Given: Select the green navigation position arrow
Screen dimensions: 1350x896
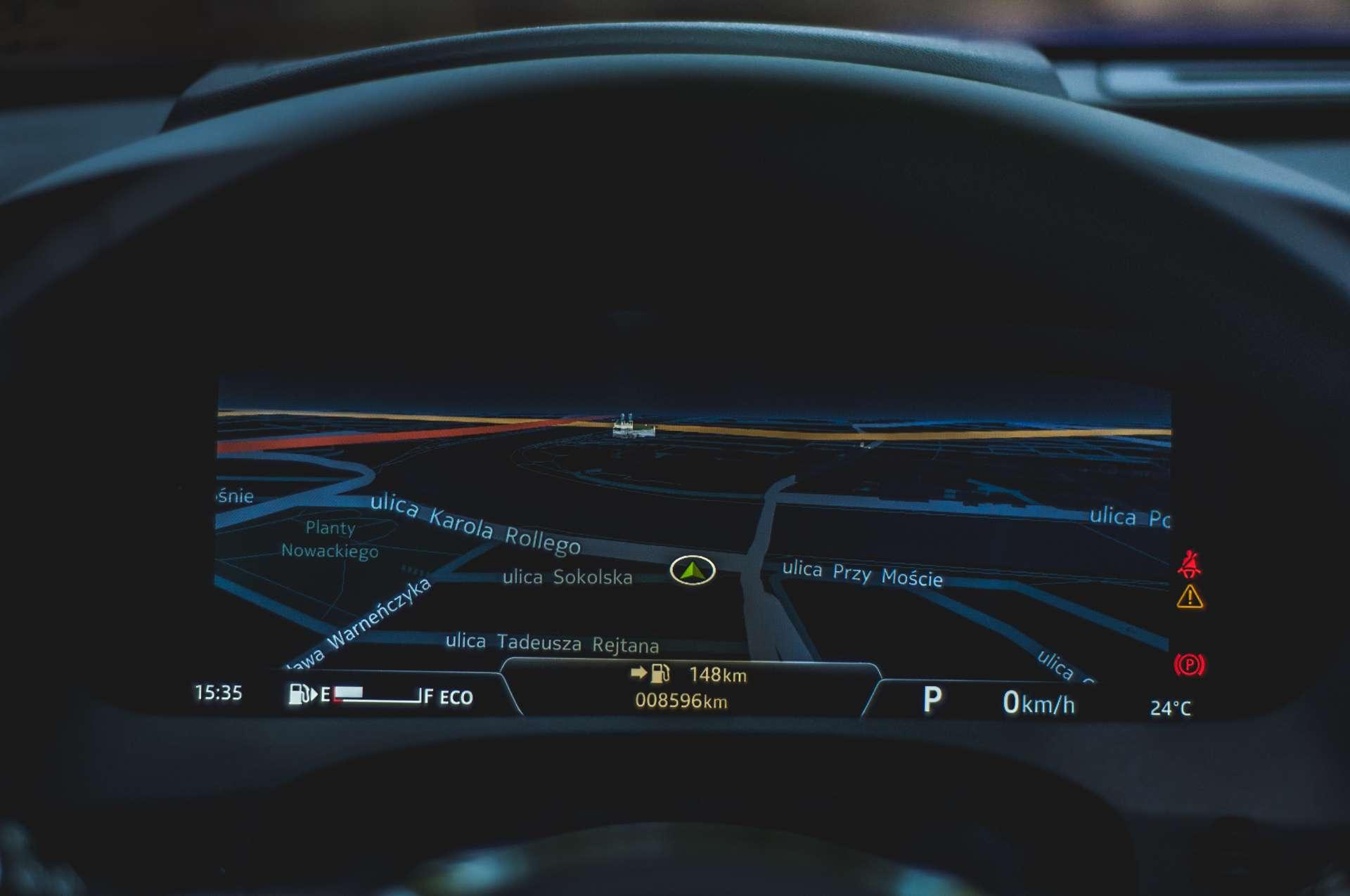Looking at the screenshot, I should [693, 571].
